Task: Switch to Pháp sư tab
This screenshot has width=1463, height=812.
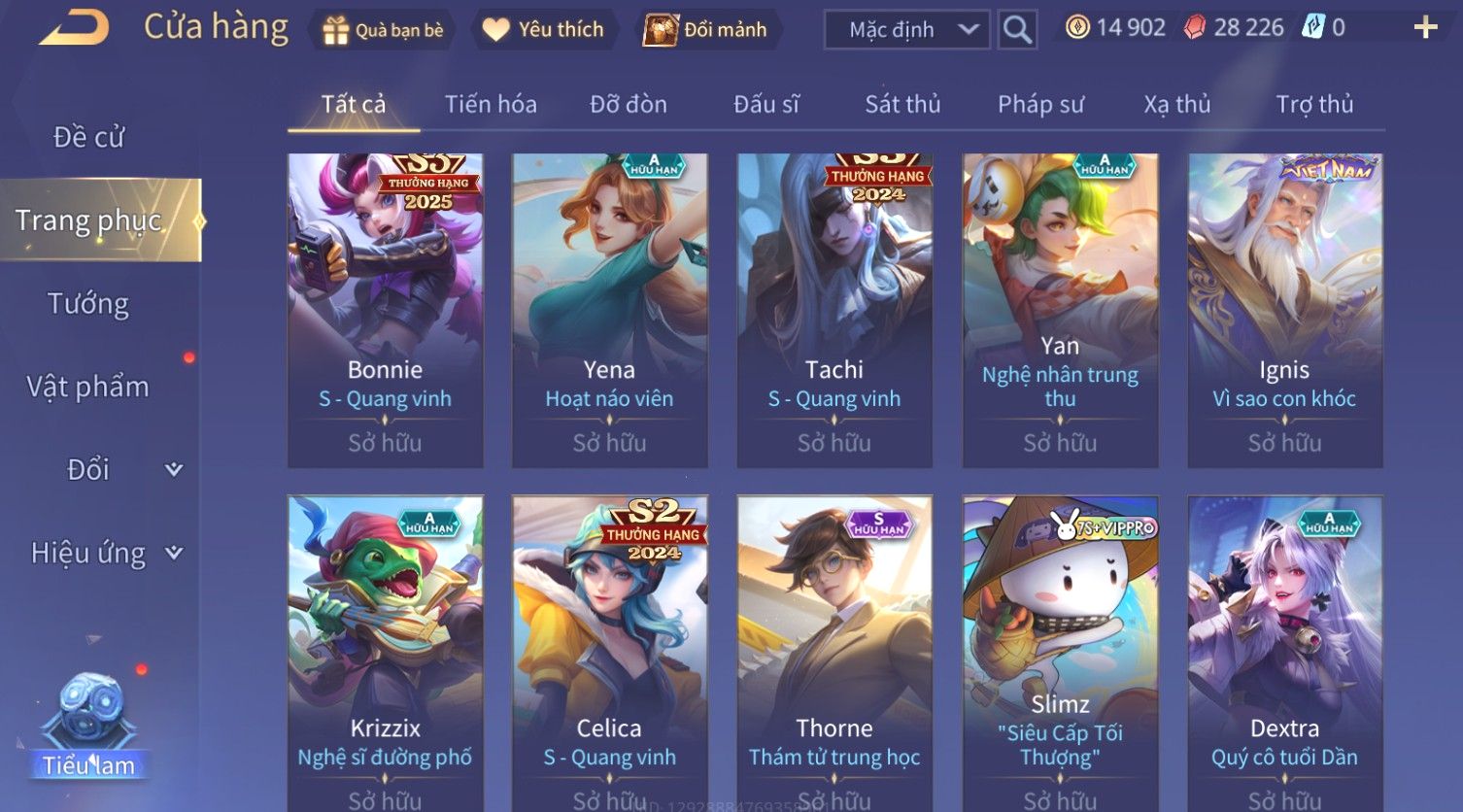Action: pos(1040,104)
